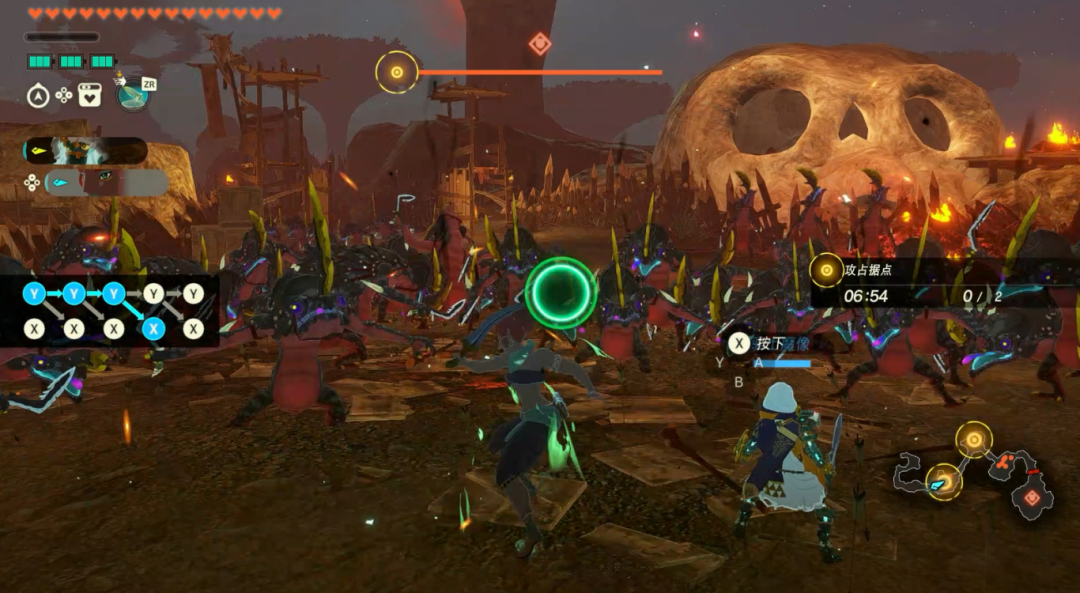Click the green lock-on target ring
Viewport: 1080px width, 593px height.
coord(561,293)
